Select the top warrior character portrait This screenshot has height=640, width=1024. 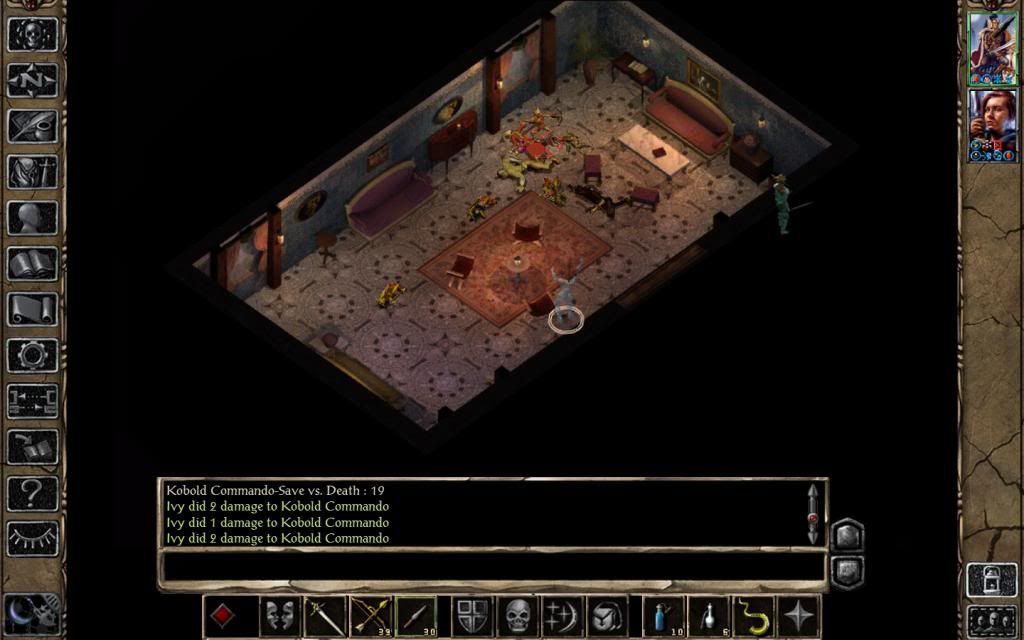992,48
